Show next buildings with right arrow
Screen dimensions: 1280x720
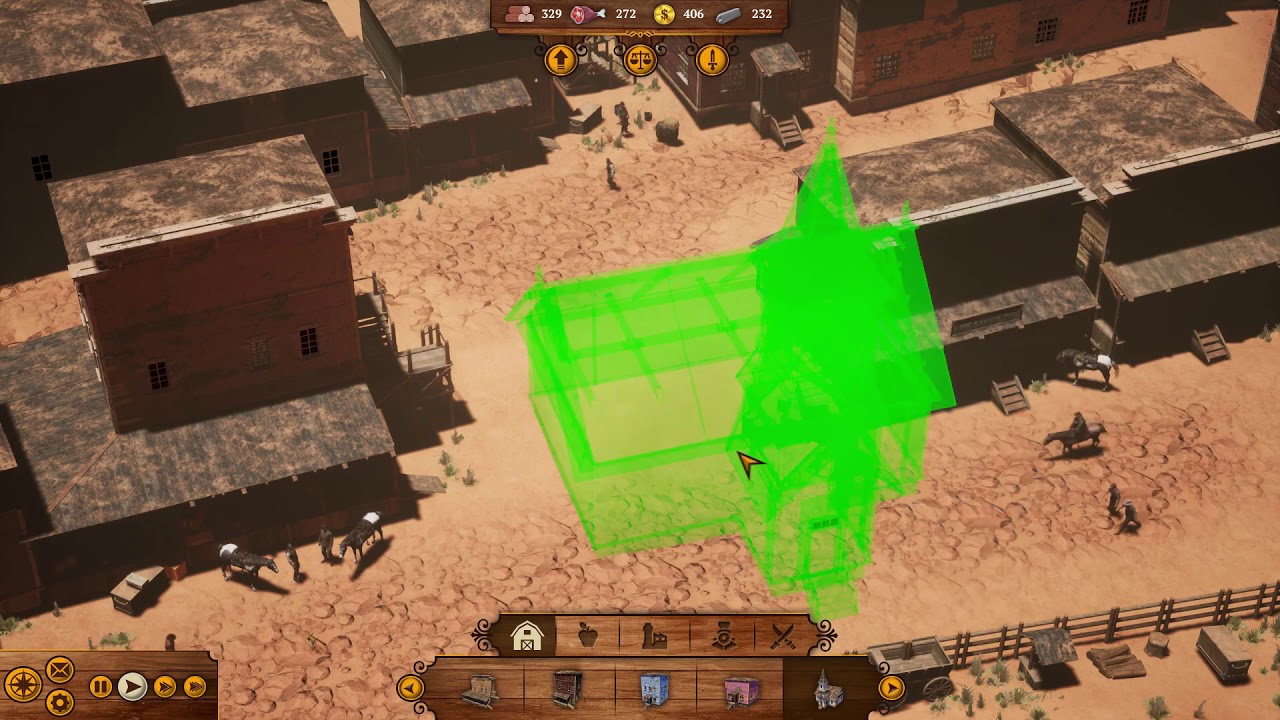pos(890,688)
